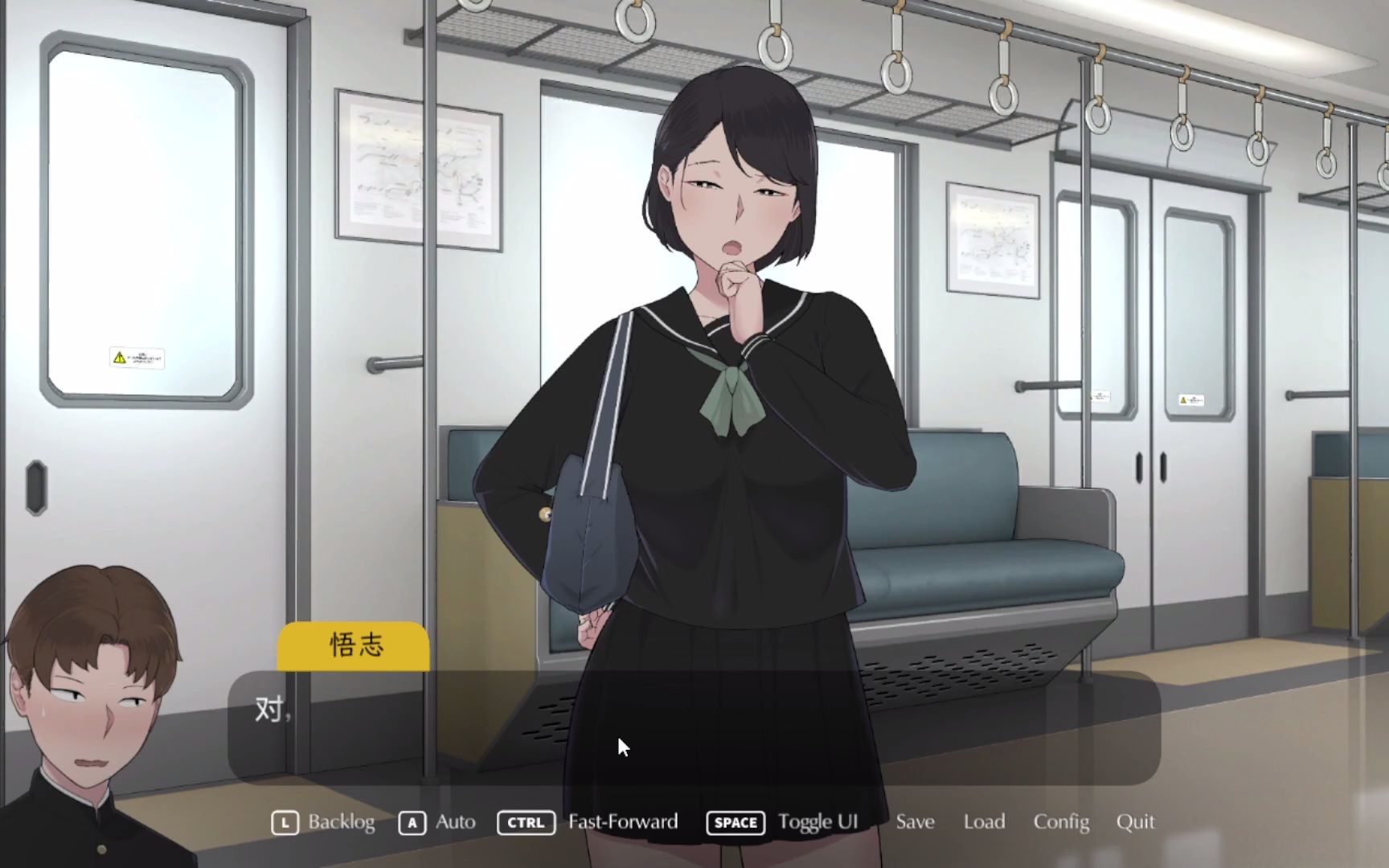Screen dimensions: 1389x868
Task: Click the L key badge for Backlog
Action: (285, 822)
